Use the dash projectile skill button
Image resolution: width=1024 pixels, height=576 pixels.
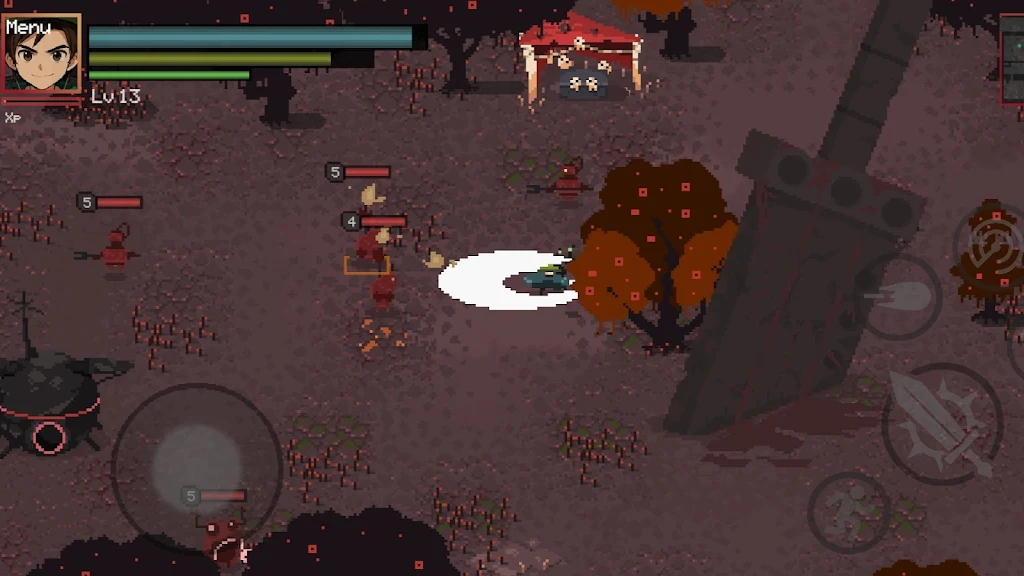click(898, 297)
